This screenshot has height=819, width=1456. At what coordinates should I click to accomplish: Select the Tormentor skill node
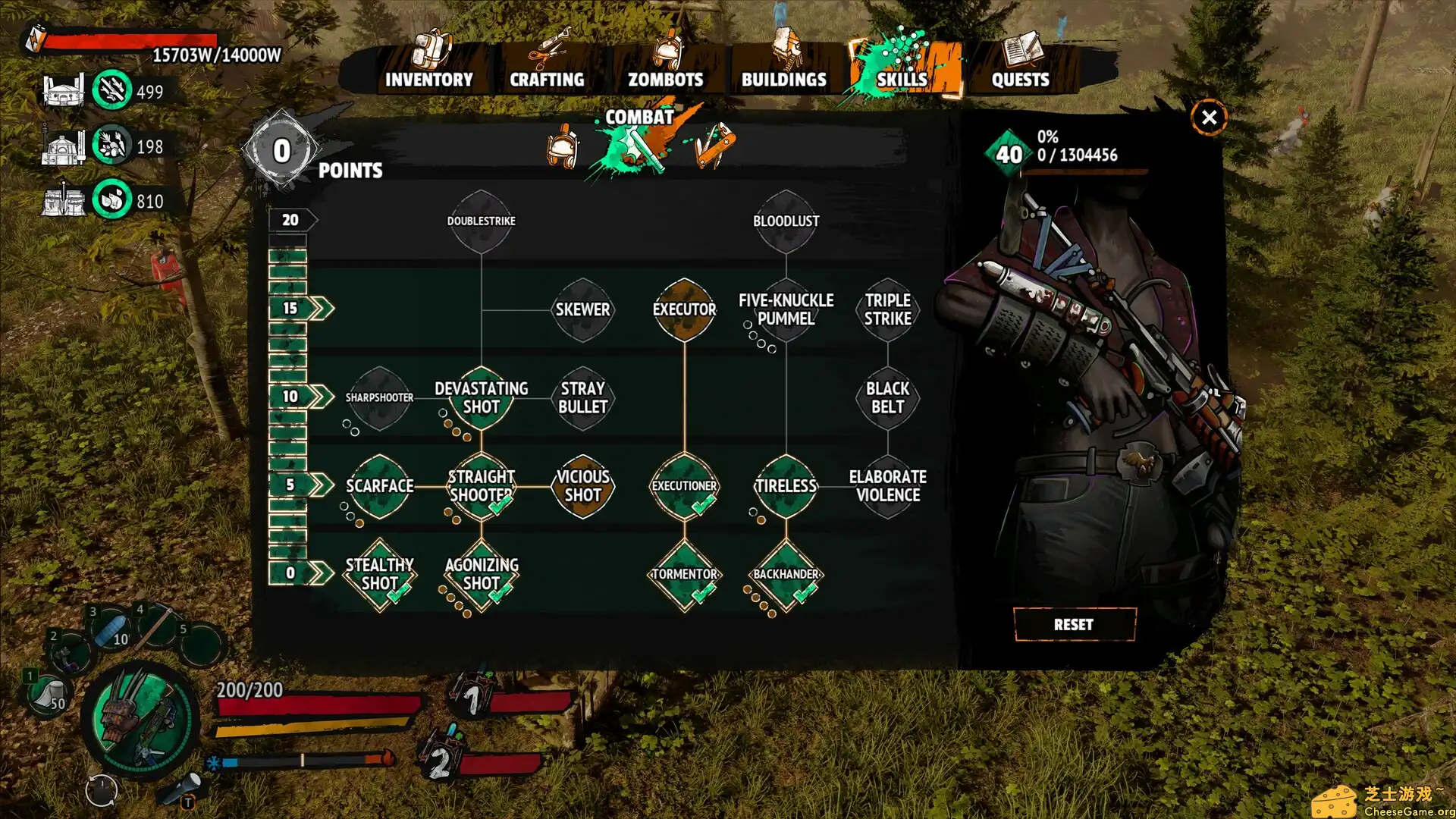pos(684,574)
